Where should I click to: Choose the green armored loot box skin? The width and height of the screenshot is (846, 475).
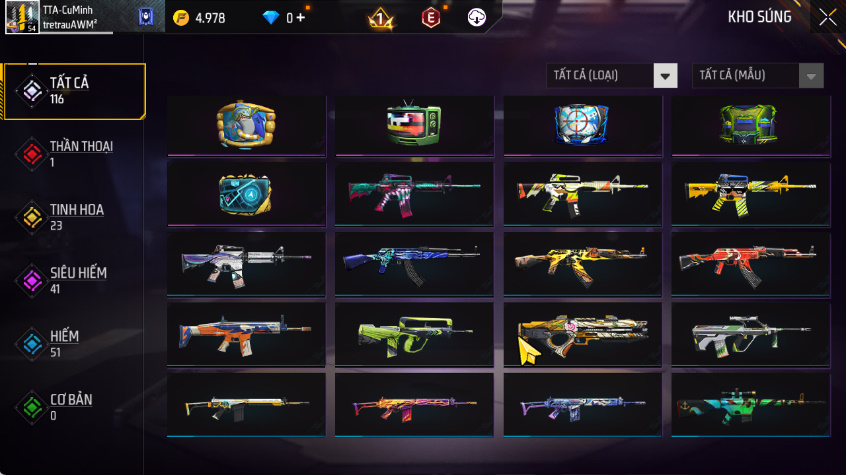pos(750,125)
